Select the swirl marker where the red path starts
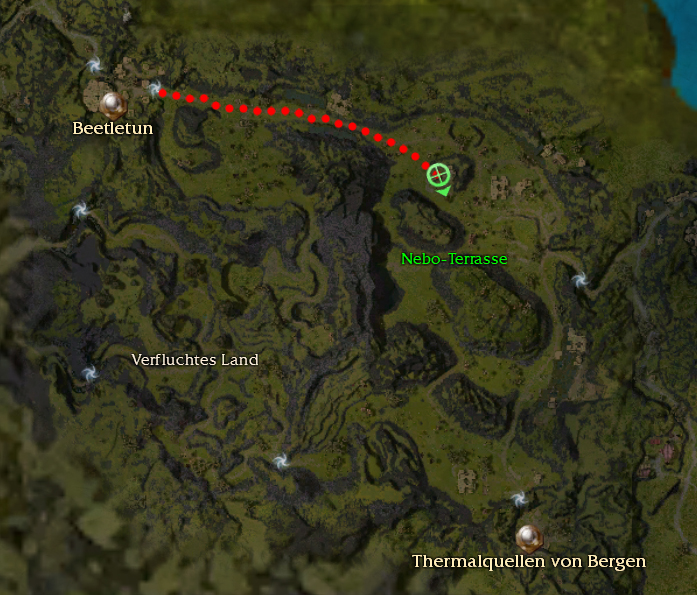The width and height of the screenshot is (697, 595). [156, 90]
